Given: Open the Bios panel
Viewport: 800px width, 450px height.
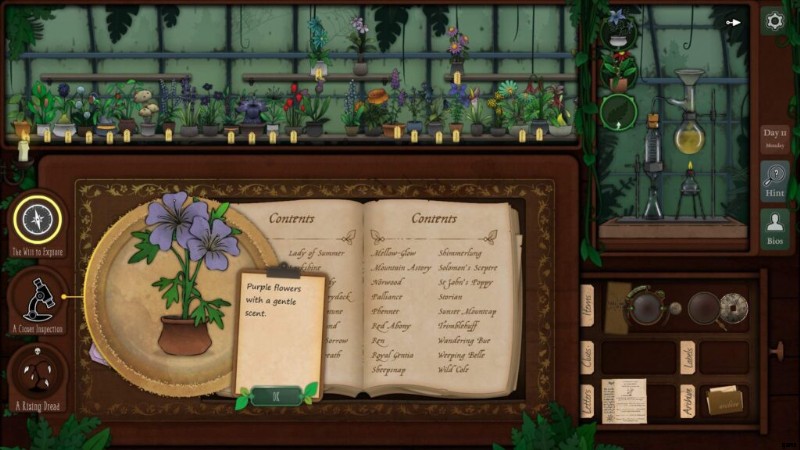Looking at the screenshot, I should pyautogui.click(x=774, y=229).
